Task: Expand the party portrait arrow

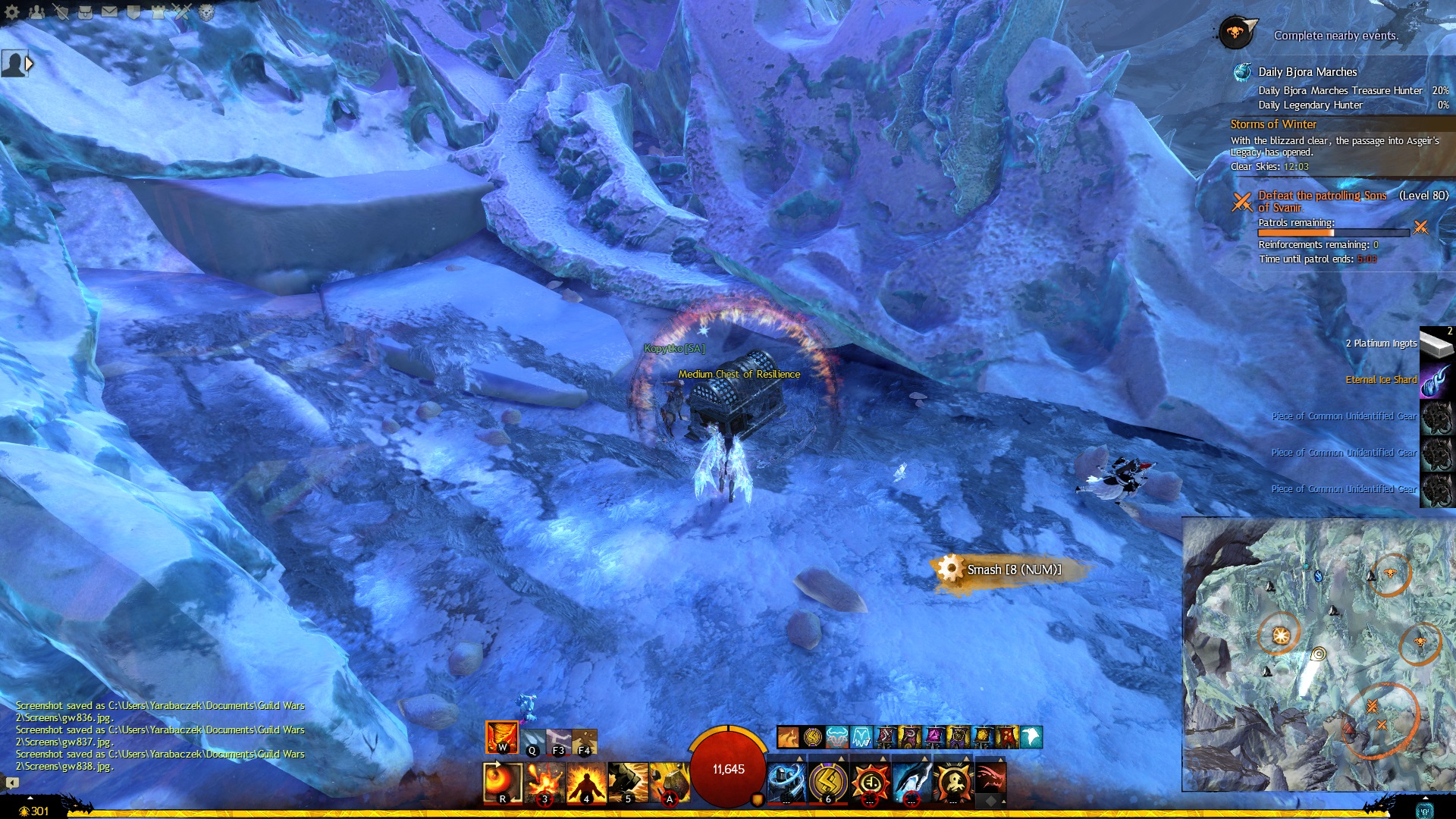Action: tap(30, 64)
